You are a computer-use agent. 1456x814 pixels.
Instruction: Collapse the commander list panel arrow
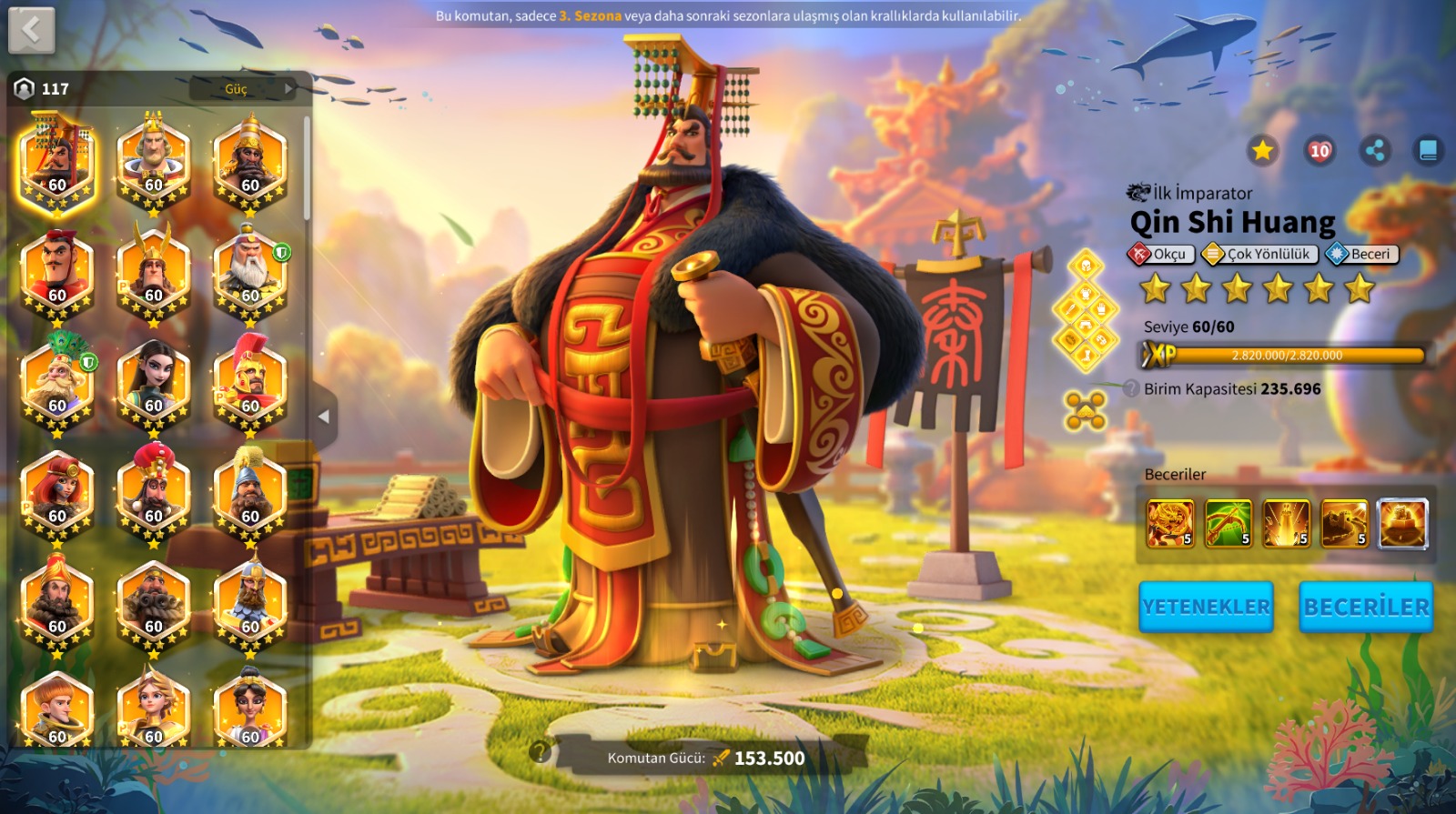(323, 417)
